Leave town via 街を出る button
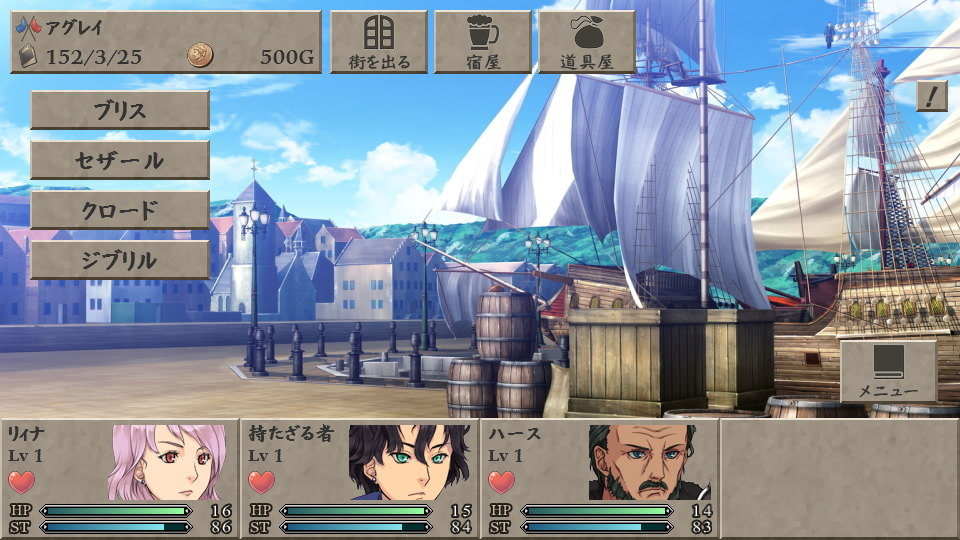 (x=378, y=42)
